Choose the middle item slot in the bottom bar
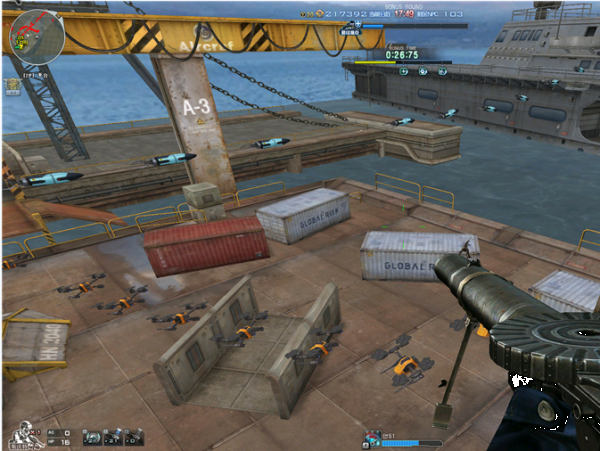This screenshot has height=451, width=600. pyautogui.click(x=113, y=436)
